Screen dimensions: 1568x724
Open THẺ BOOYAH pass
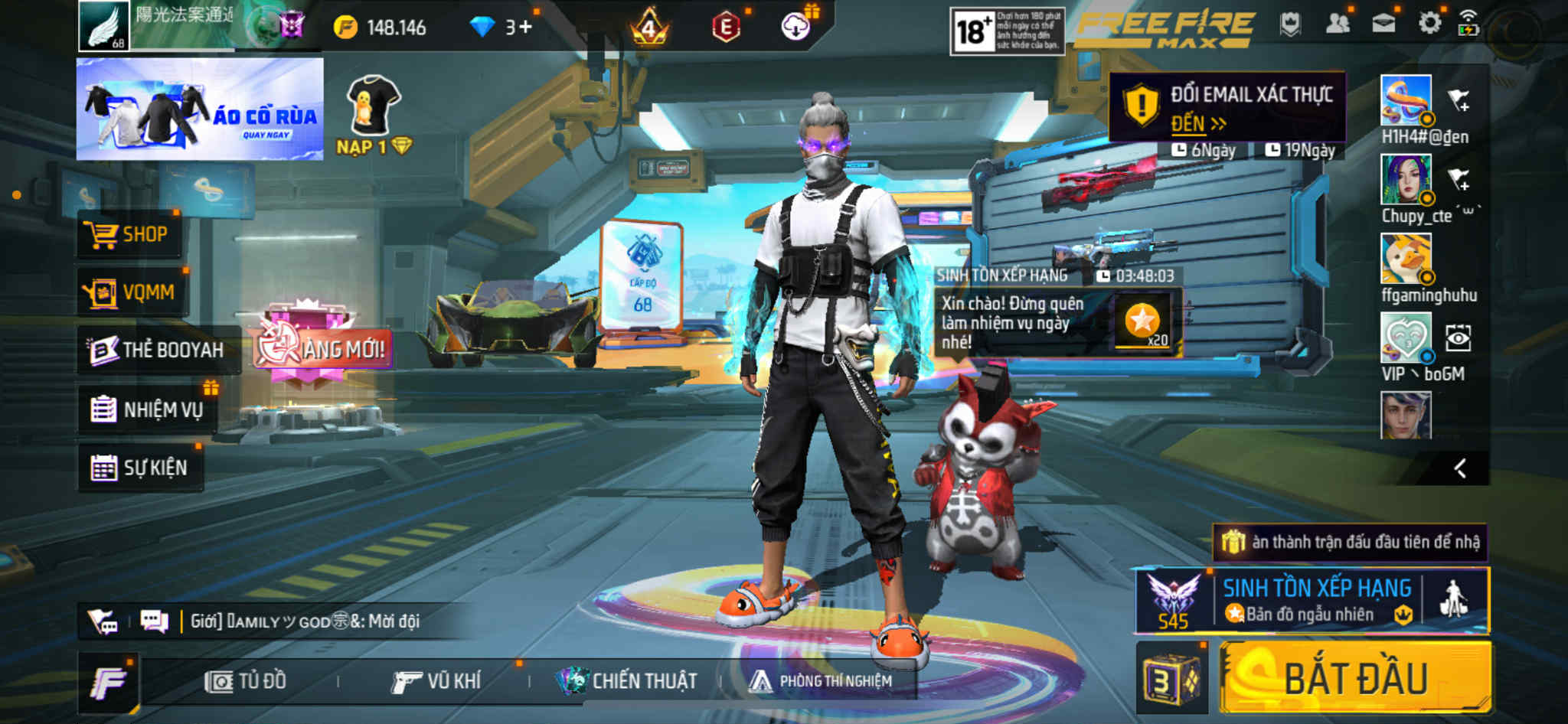(x=157, y=350)
